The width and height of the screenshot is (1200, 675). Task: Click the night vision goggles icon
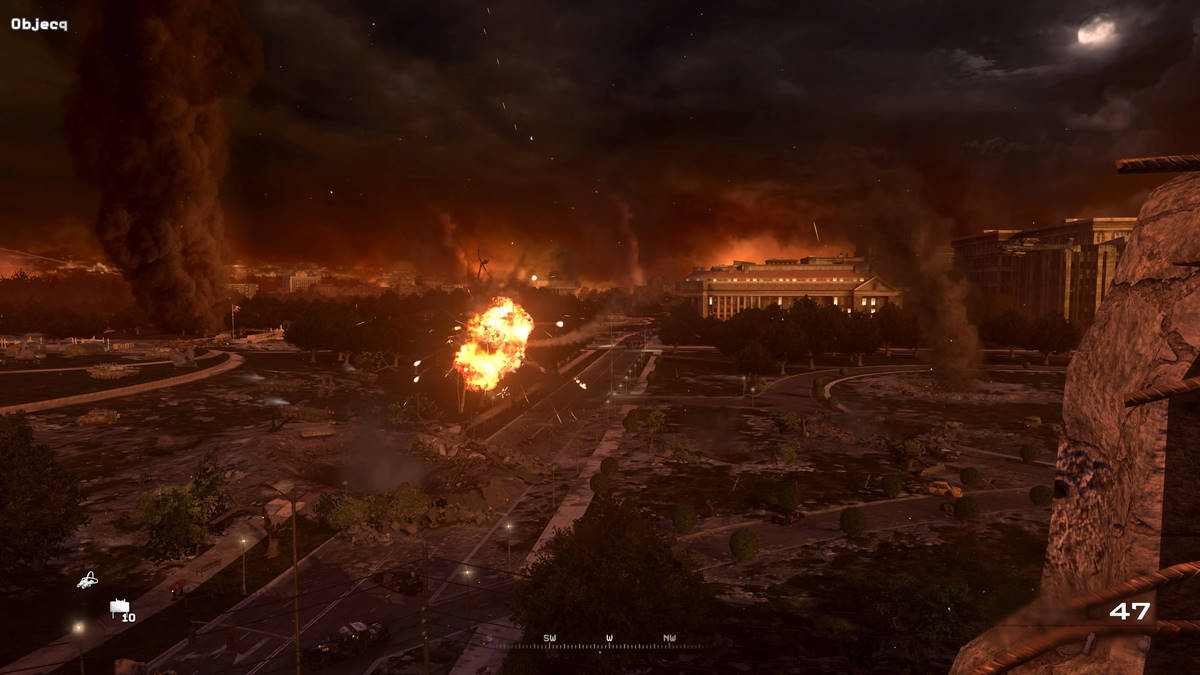coord(88,579)
